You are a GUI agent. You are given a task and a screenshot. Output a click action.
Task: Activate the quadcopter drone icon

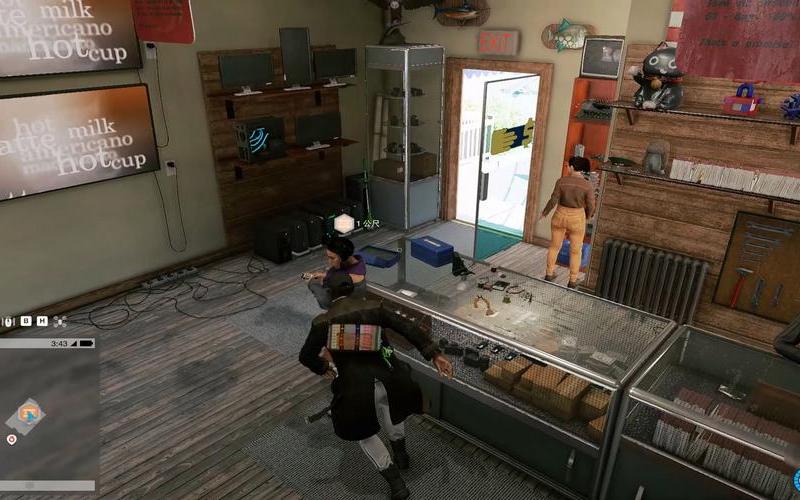pyautogui.click(x=60, y=321)
